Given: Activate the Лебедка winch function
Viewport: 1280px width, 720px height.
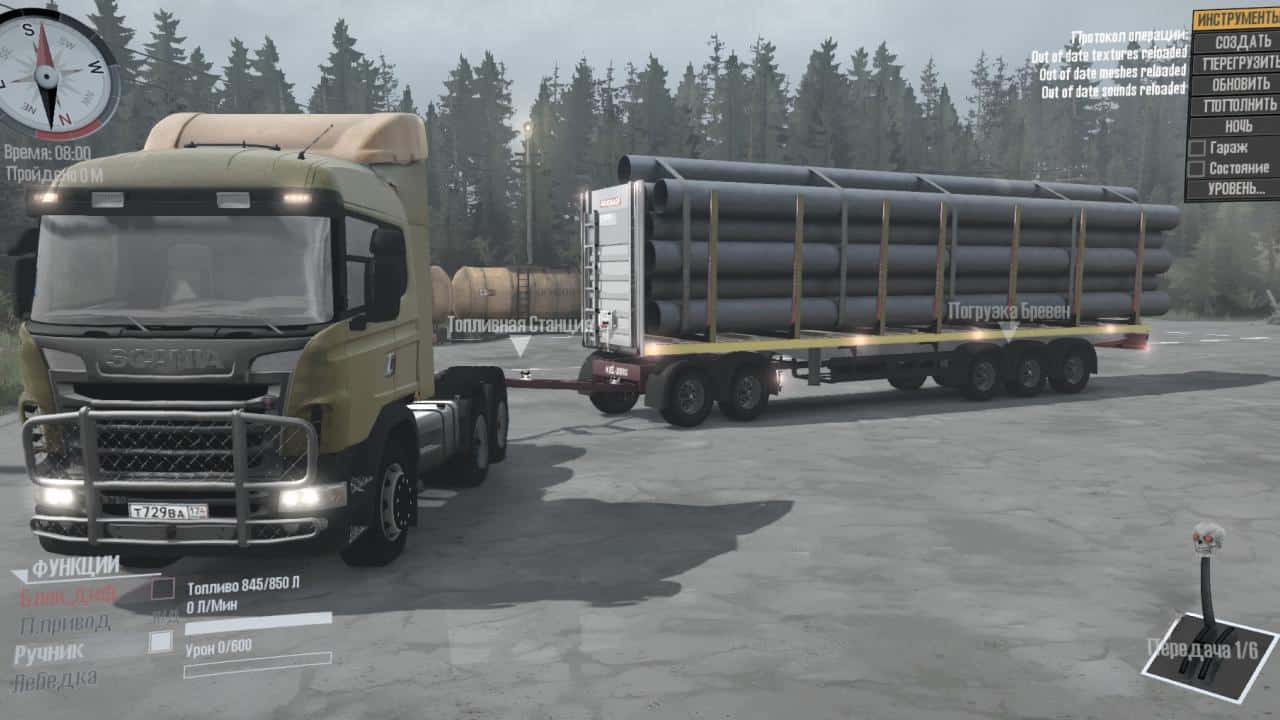Looking at the screenshot, I should pyautogui.click(x=55, y=681).
